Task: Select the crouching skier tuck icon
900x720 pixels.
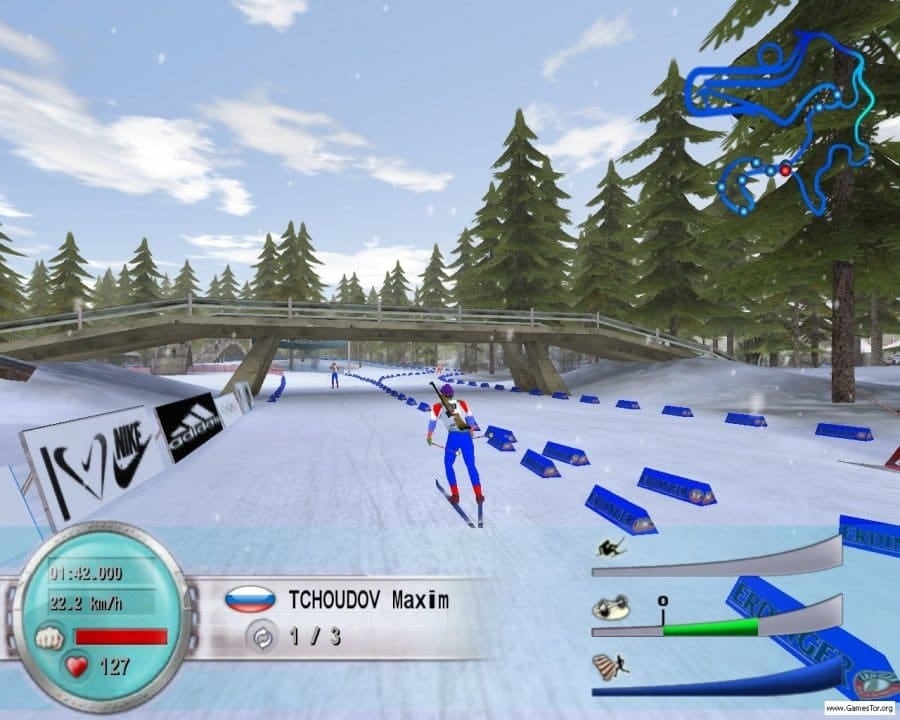Action: (607, 548)
